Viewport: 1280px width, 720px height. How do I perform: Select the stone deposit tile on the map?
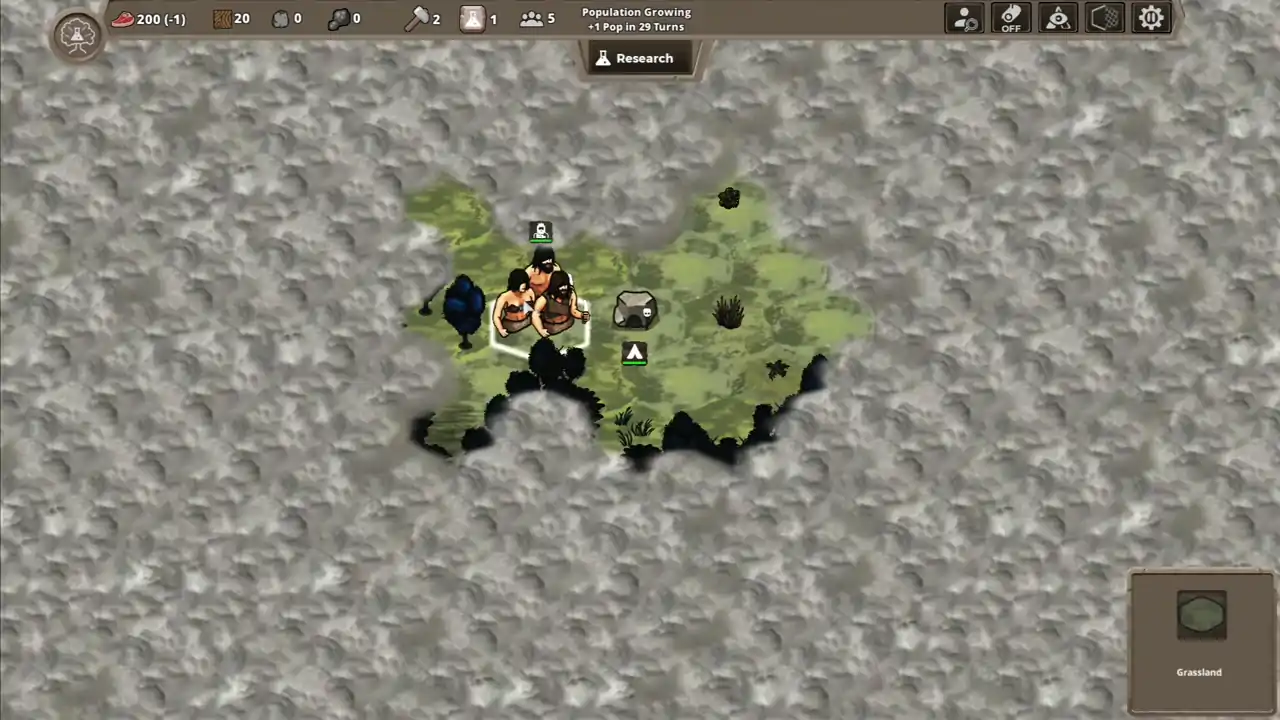[x=635, y=310]
